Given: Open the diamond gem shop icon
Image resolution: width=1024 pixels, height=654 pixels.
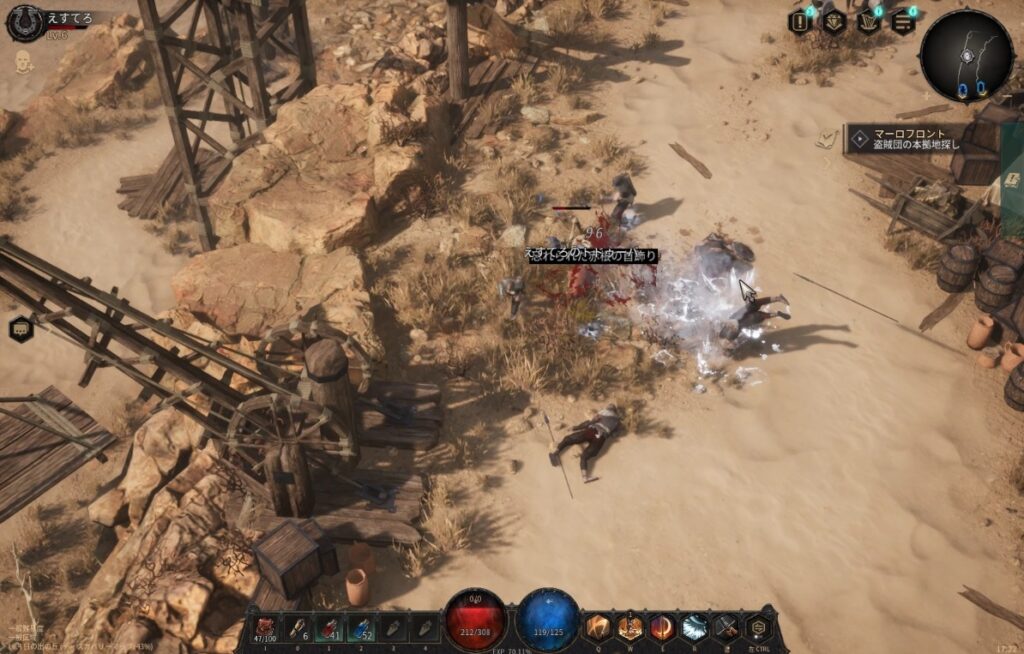Looking at the screenshot, I should 834,22.
